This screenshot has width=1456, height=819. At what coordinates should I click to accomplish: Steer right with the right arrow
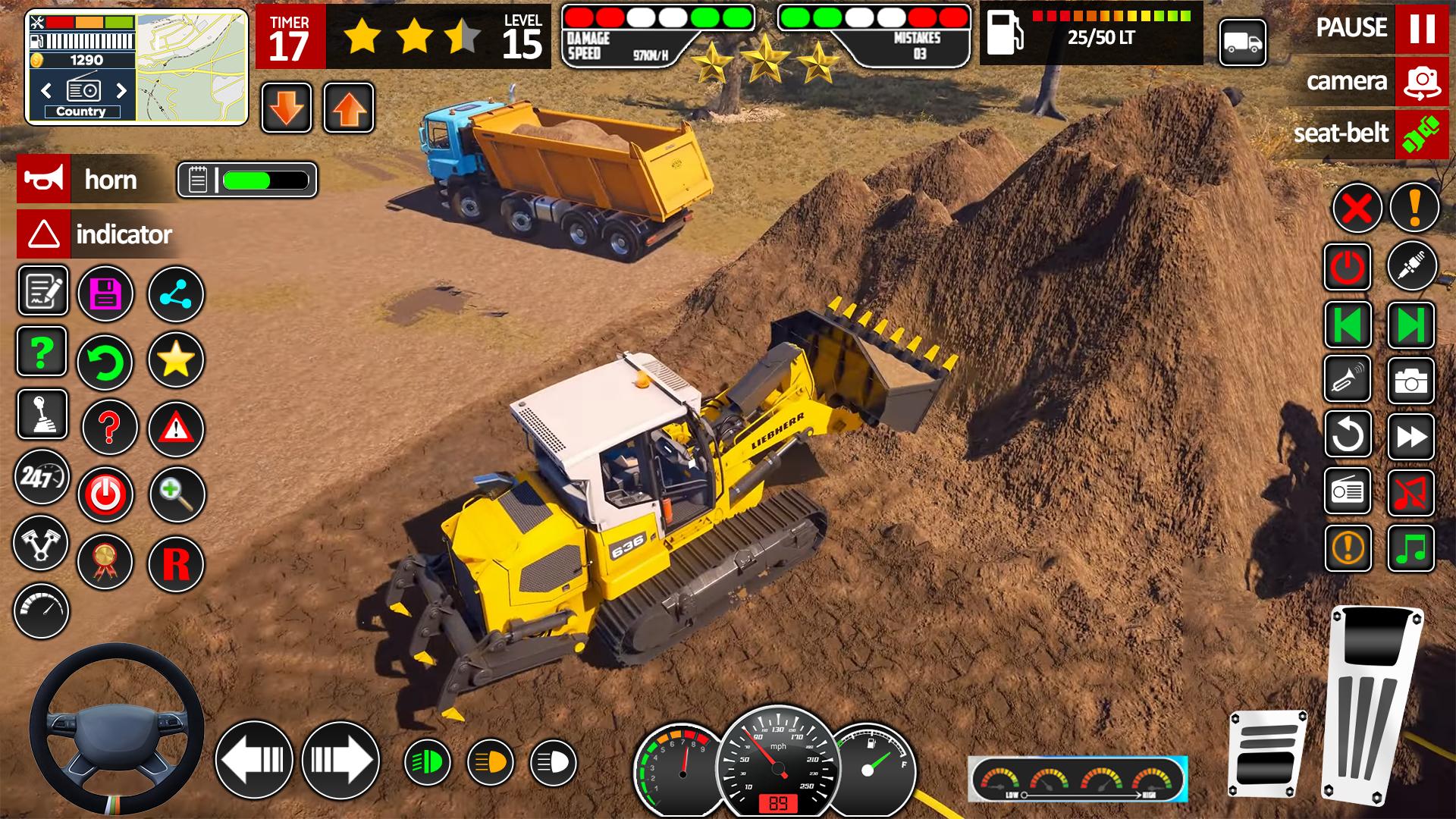click(340, 759)
